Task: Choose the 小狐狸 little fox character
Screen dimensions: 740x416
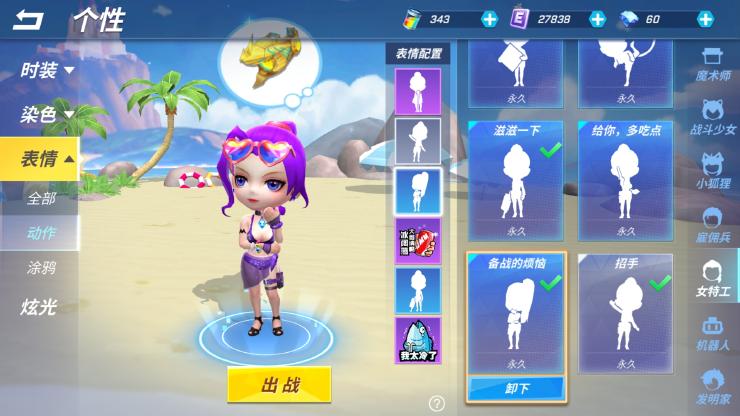Action: click(714, 172)
